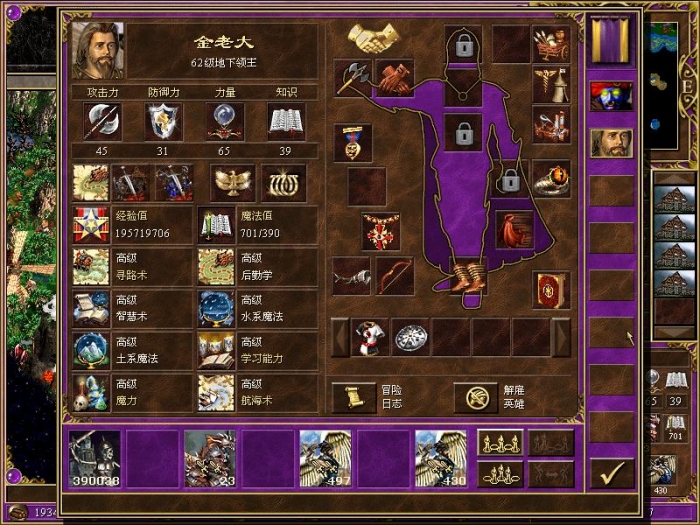Select the Defense (防御力) shield icon
700x525 pixels.
[164, 121]
